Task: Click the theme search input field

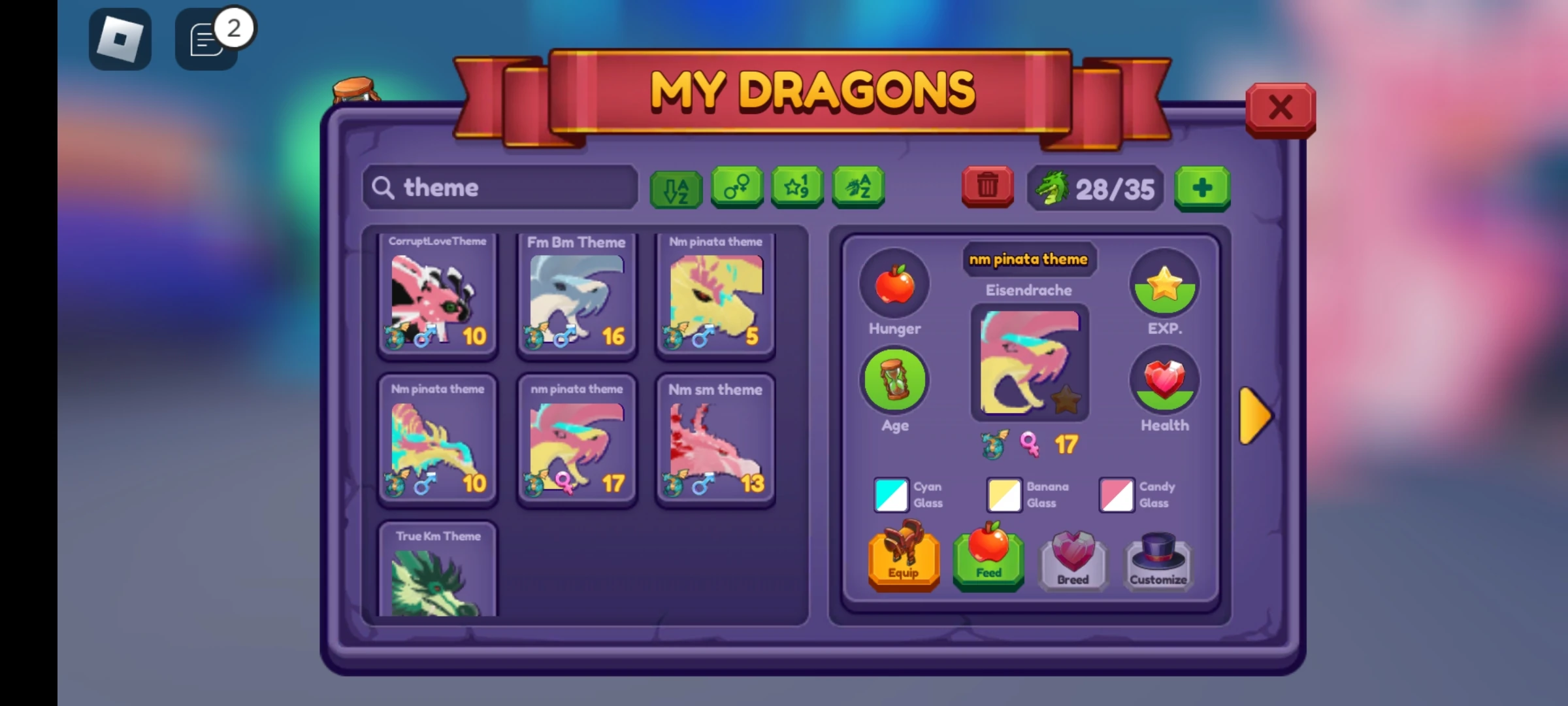Action: pyautogui.click(x=500, y=188)
